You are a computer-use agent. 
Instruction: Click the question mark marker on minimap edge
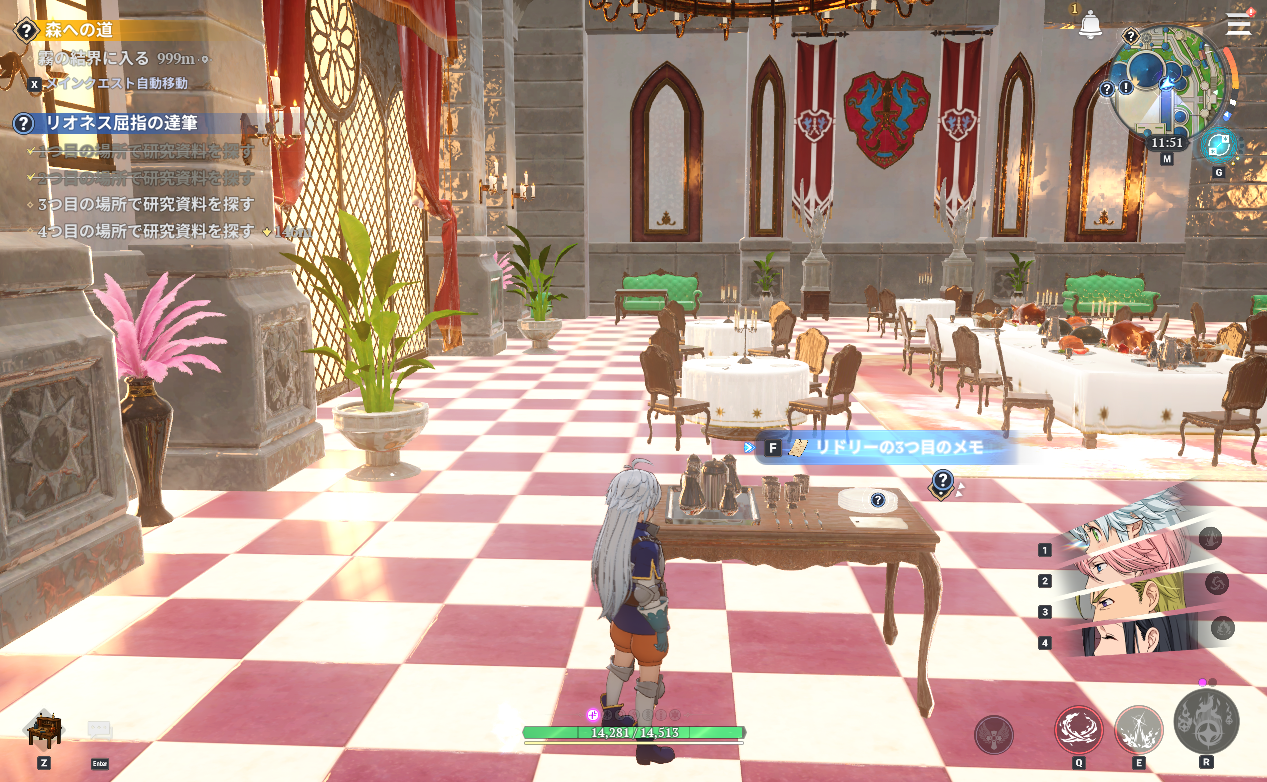click(x=1107, y=89)
